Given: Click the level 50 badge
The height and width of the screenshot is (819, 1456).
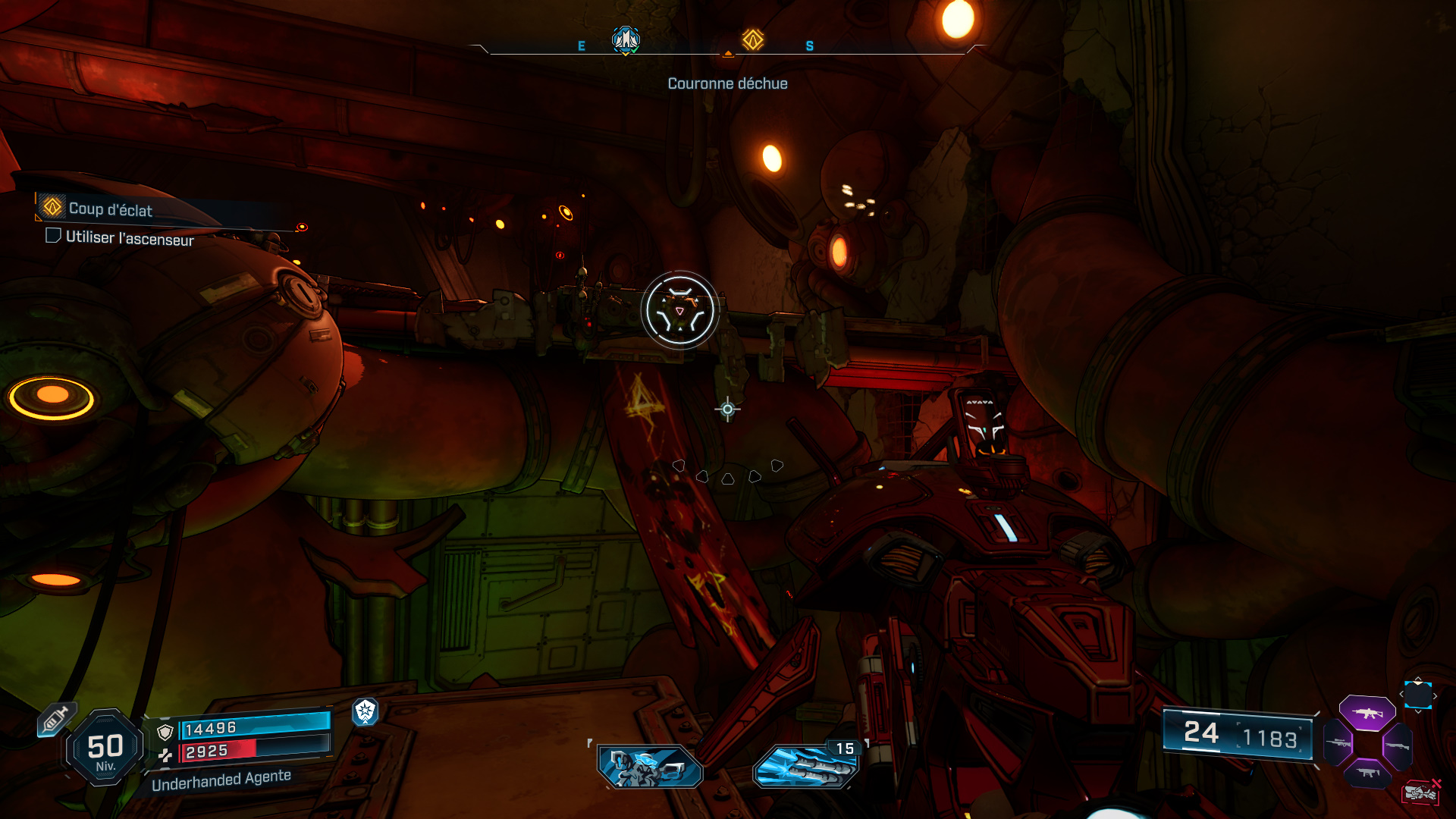Looking at the screenshot, I should (105, 747).
